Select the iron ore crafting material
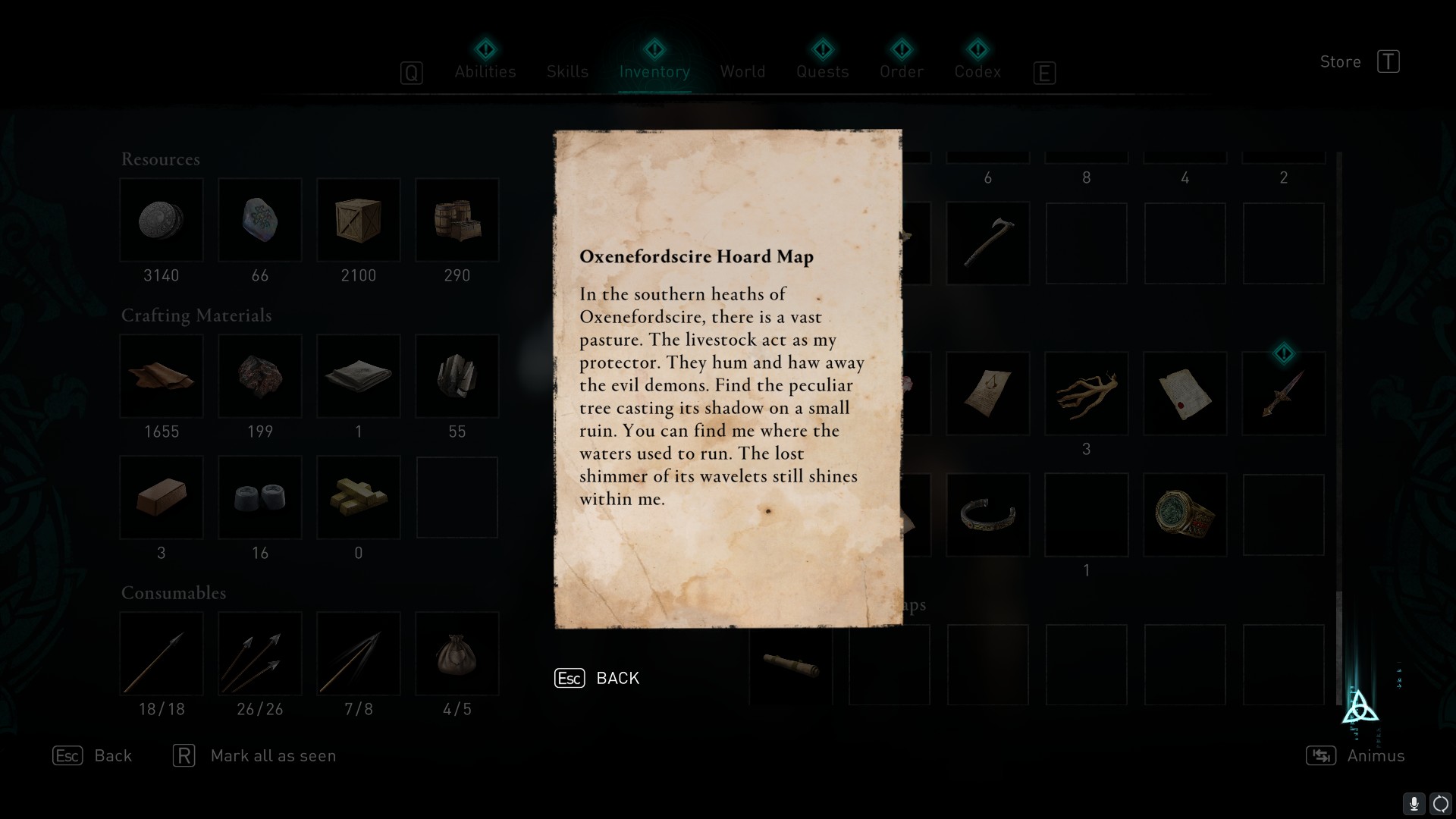1456x819 pixels. (260, 377)
